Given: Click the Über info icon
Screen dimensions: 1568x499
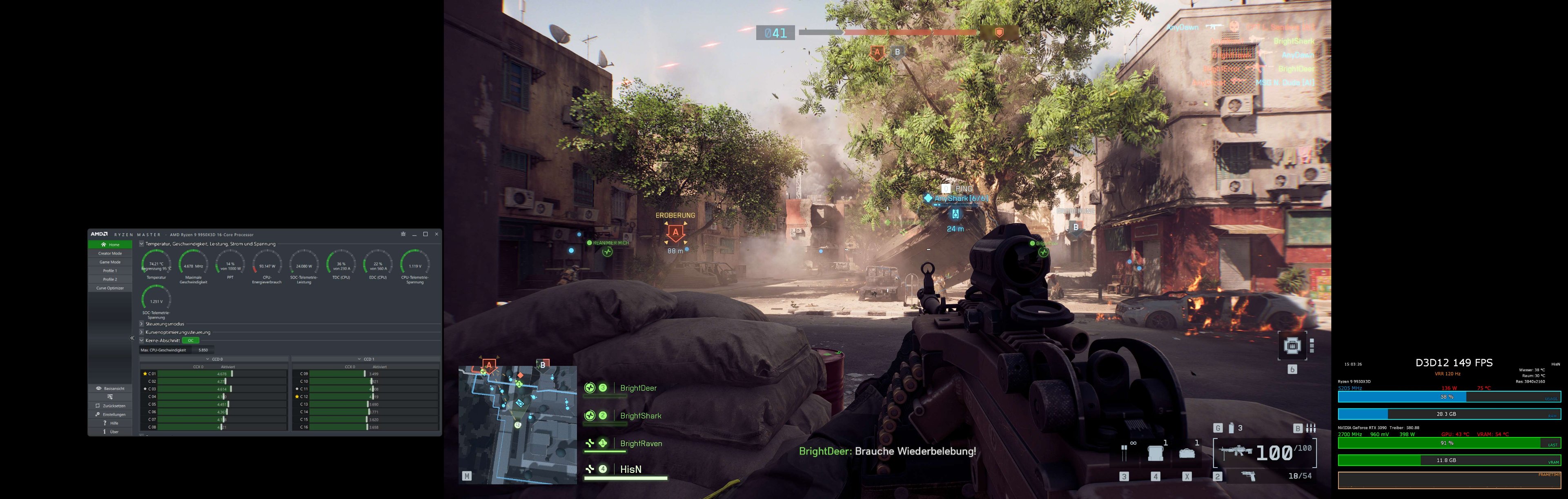Looking at the screenshot, I should coord(105,432).
